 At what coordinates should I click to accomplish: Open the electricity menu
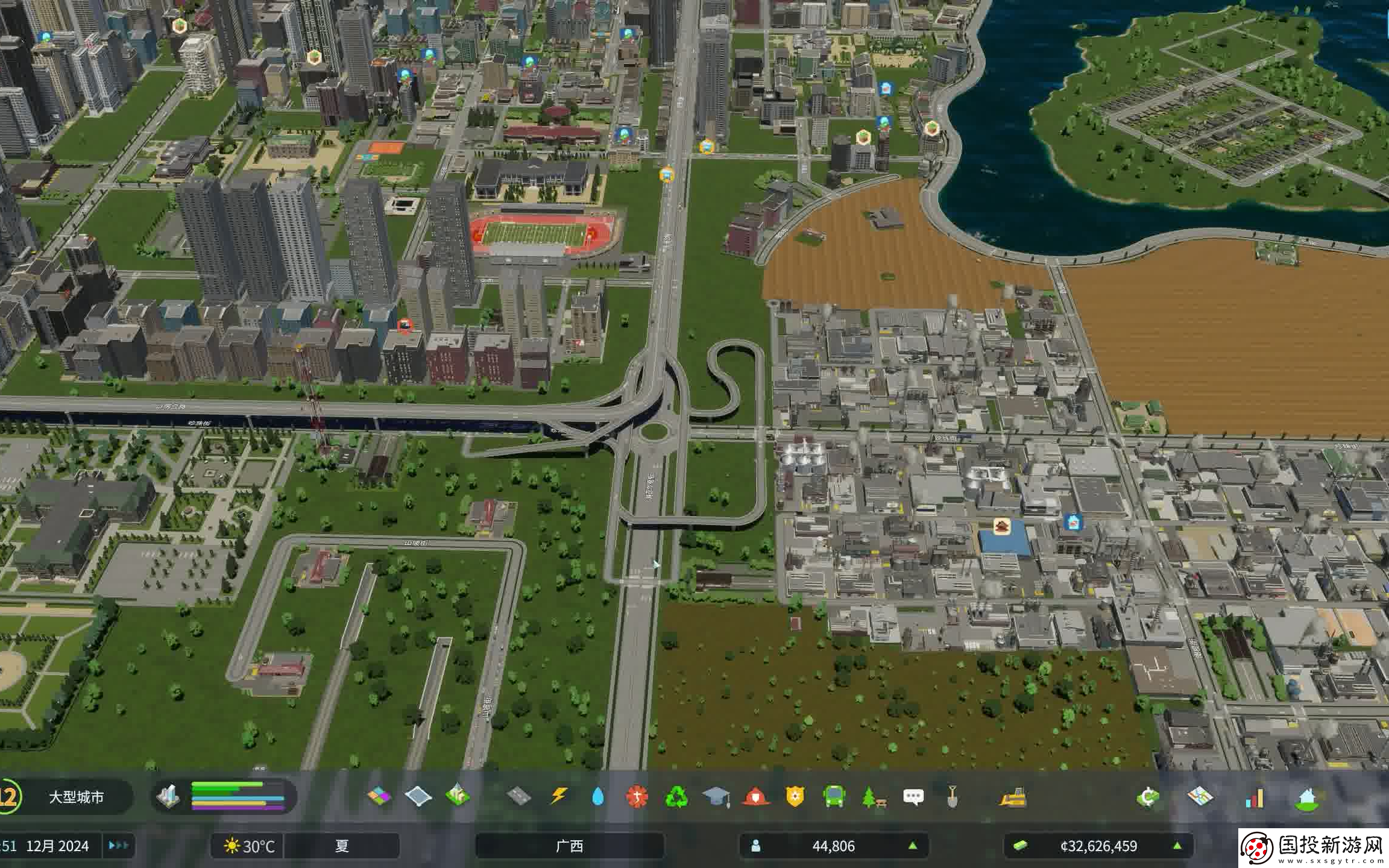click(559, 796)
